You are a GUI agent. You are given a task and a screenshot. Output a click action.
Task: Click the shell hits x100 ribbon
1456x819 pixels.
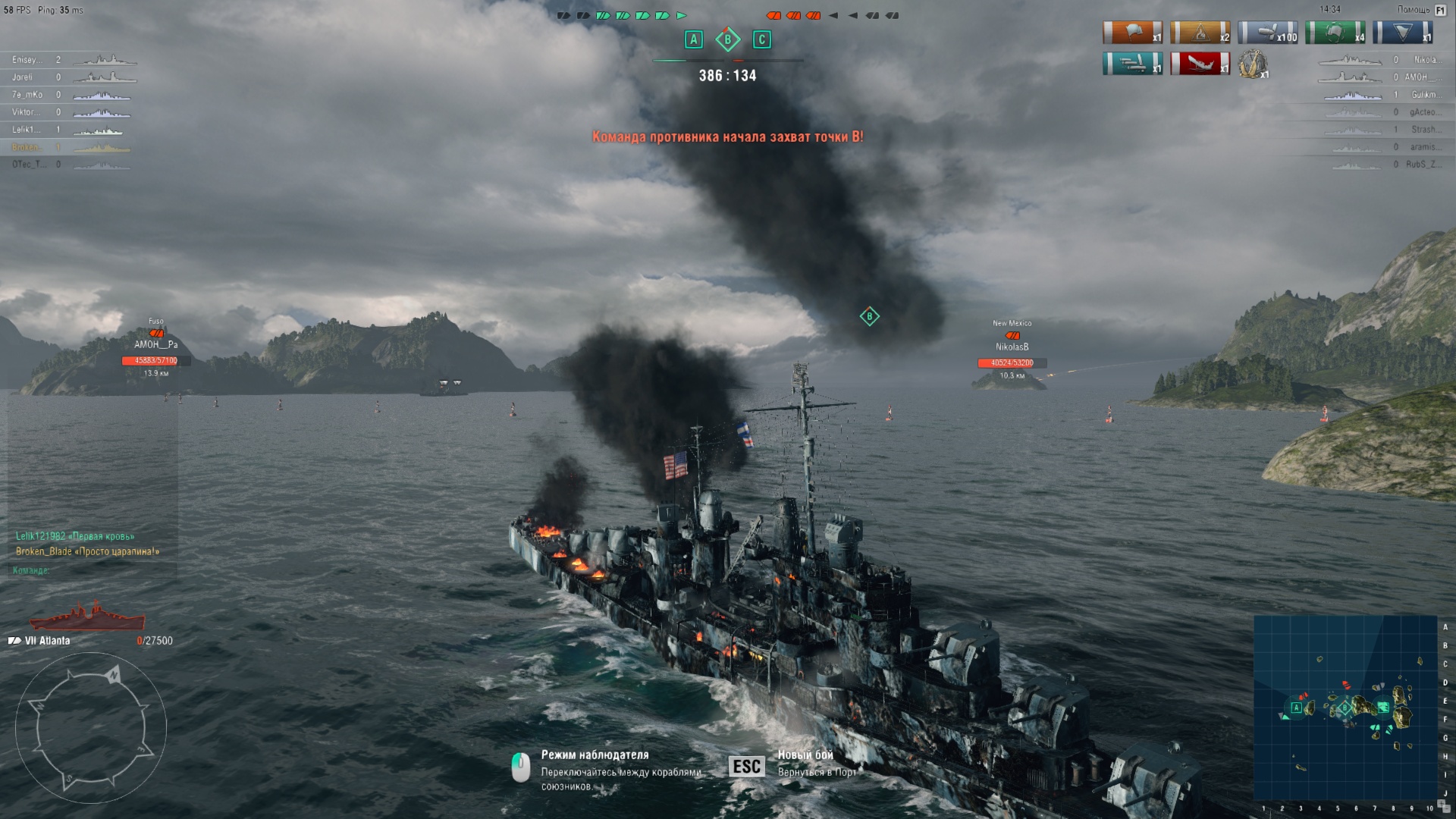coord(1267,33)
